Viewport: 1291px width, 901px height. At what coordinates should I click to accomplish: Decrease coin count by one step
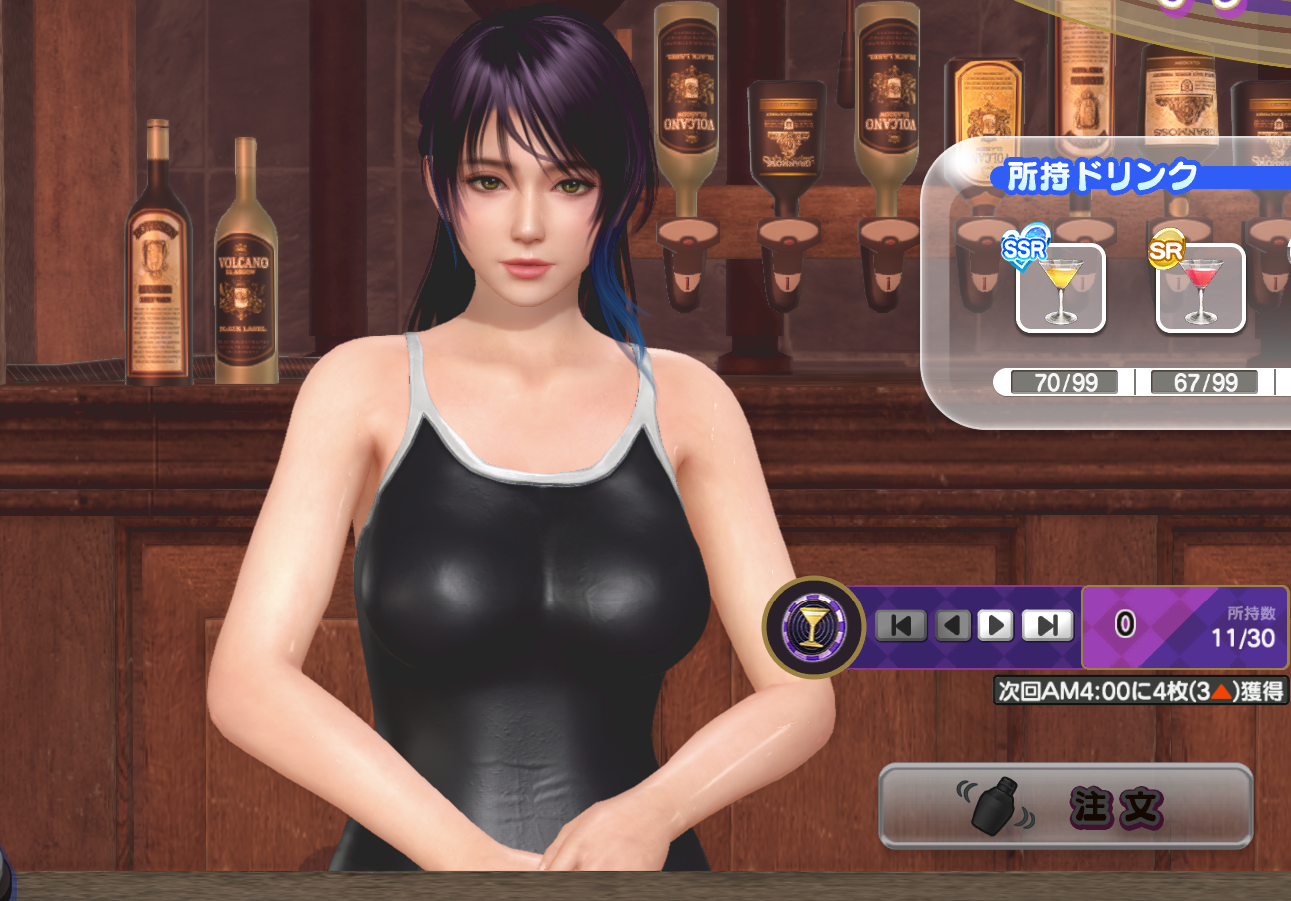point(952,626)
